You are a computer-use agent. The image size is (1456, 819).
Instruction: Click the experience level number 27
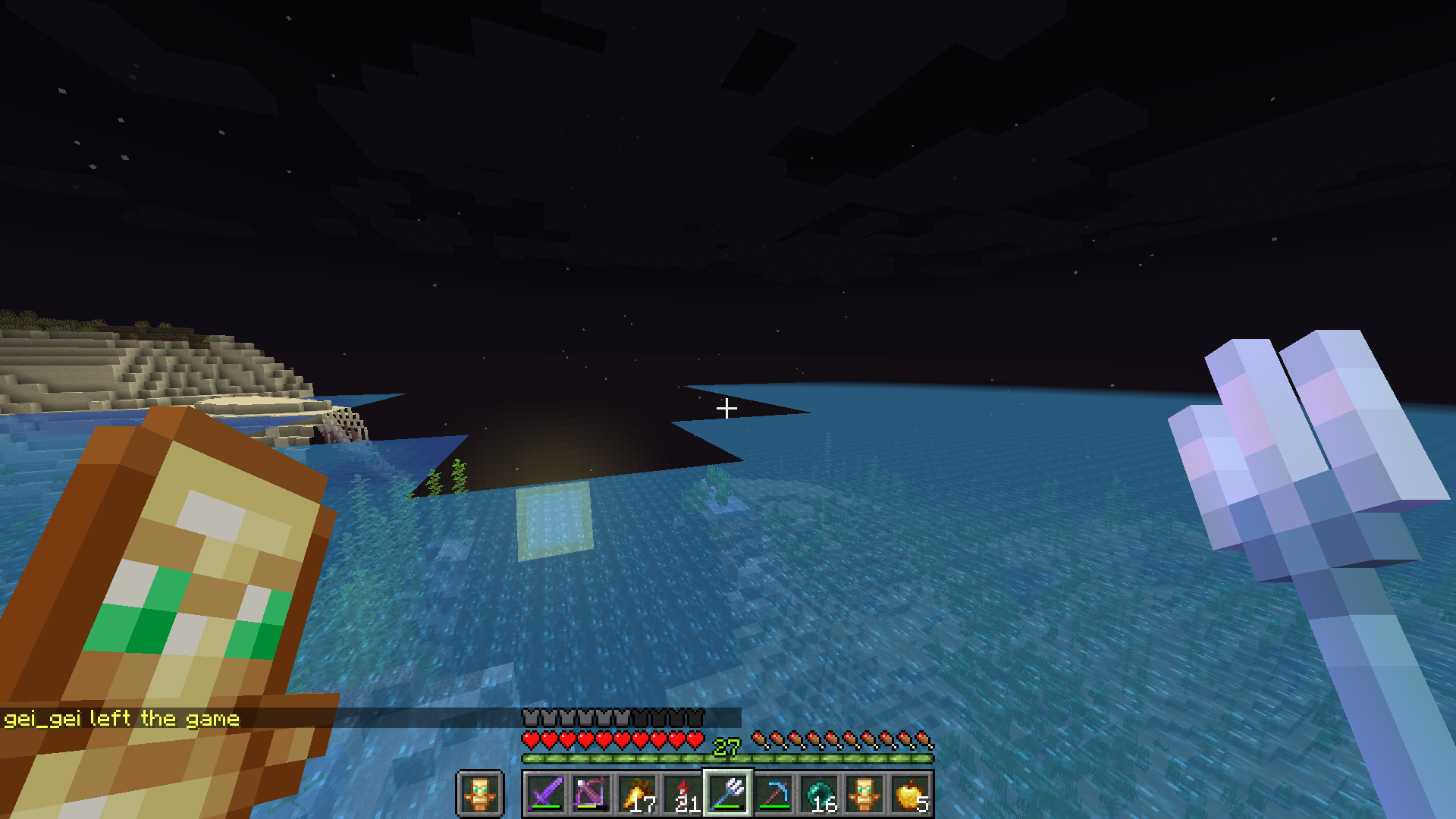[x=726, y=748]
